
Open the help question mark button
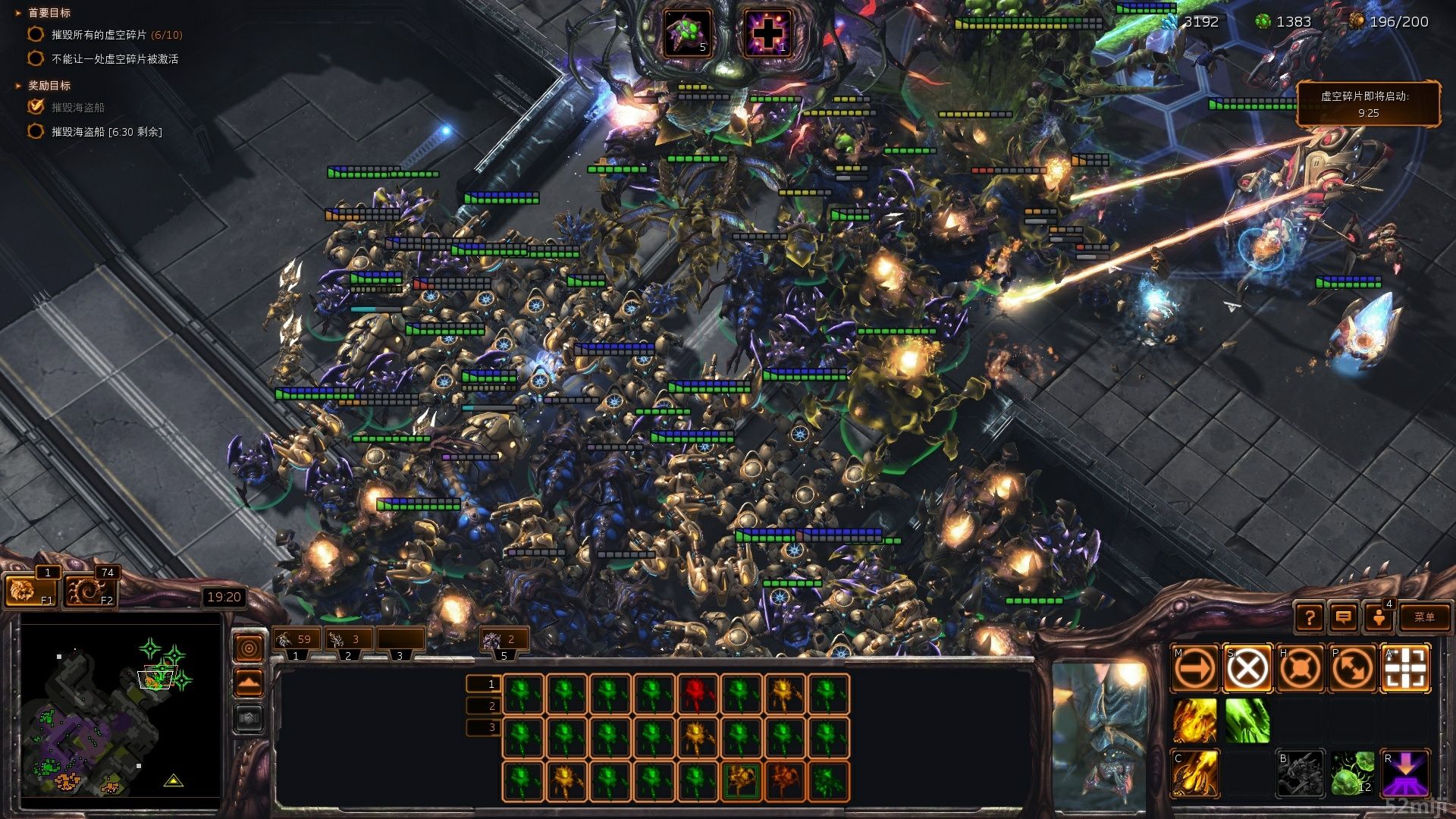pos(1310,617)
